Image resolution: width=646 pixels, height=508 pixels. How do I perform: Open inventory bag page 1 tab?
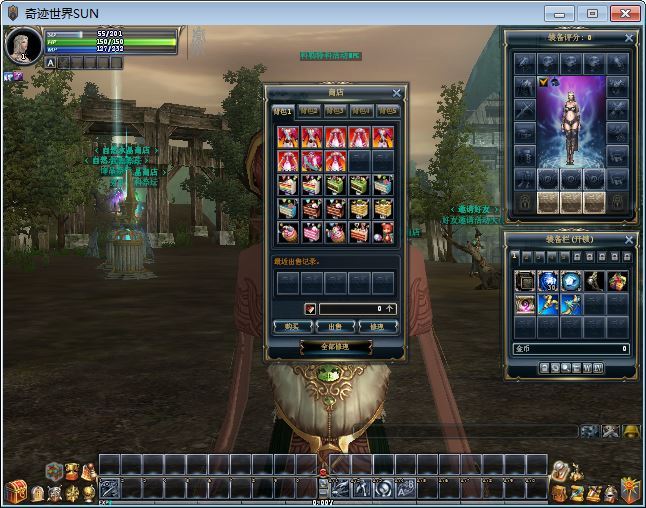pyautogui.click(x=516, y=257)
